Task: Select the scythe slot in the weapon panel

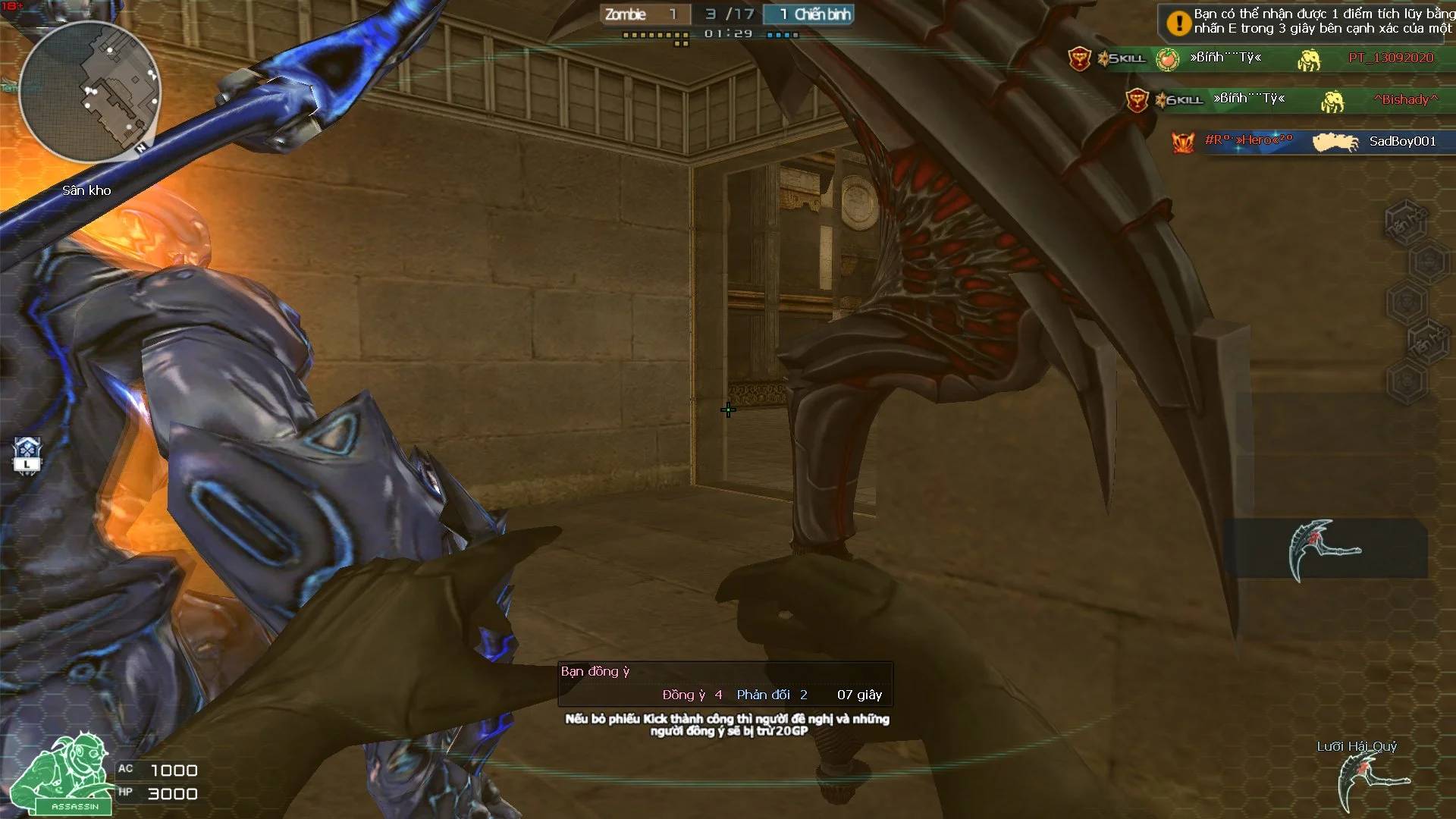Action: pos(1324,550)
